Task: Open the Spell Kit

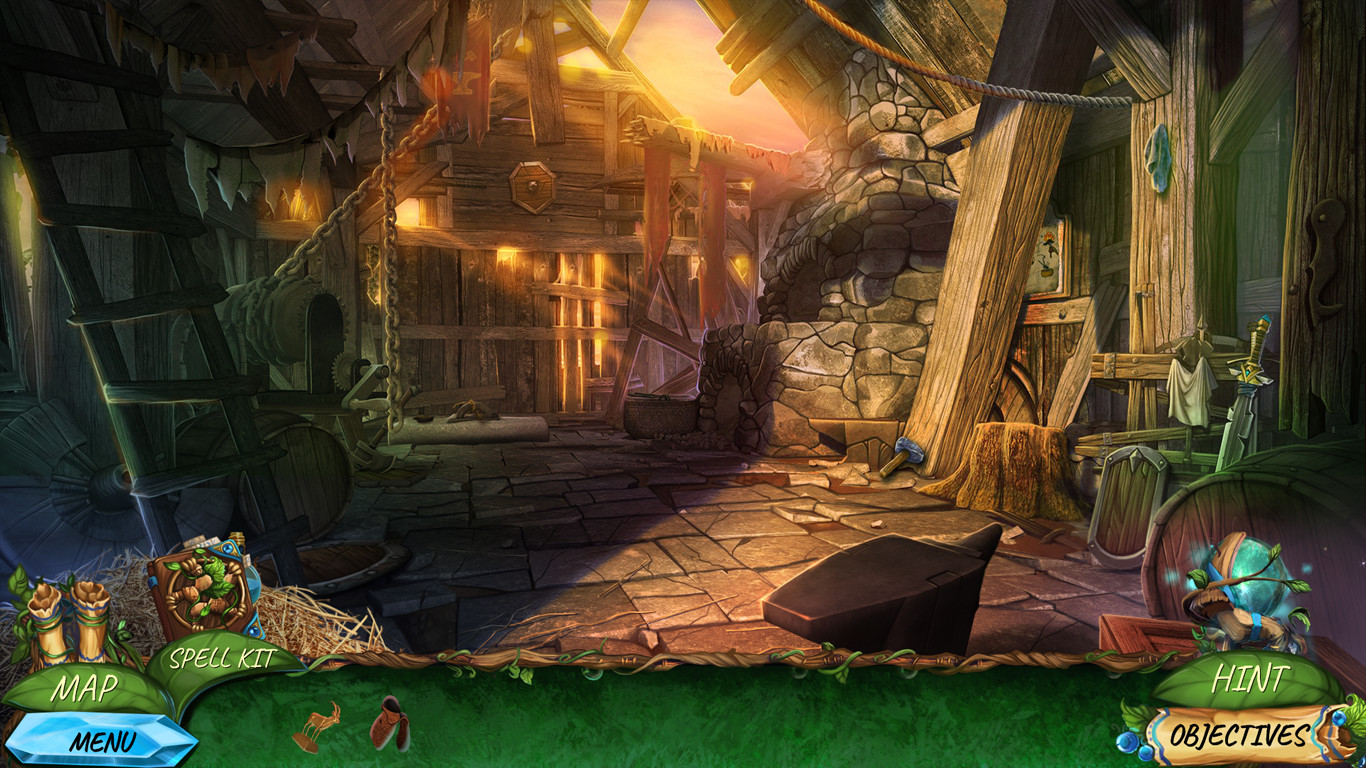Action: click(x=222, y=658)
